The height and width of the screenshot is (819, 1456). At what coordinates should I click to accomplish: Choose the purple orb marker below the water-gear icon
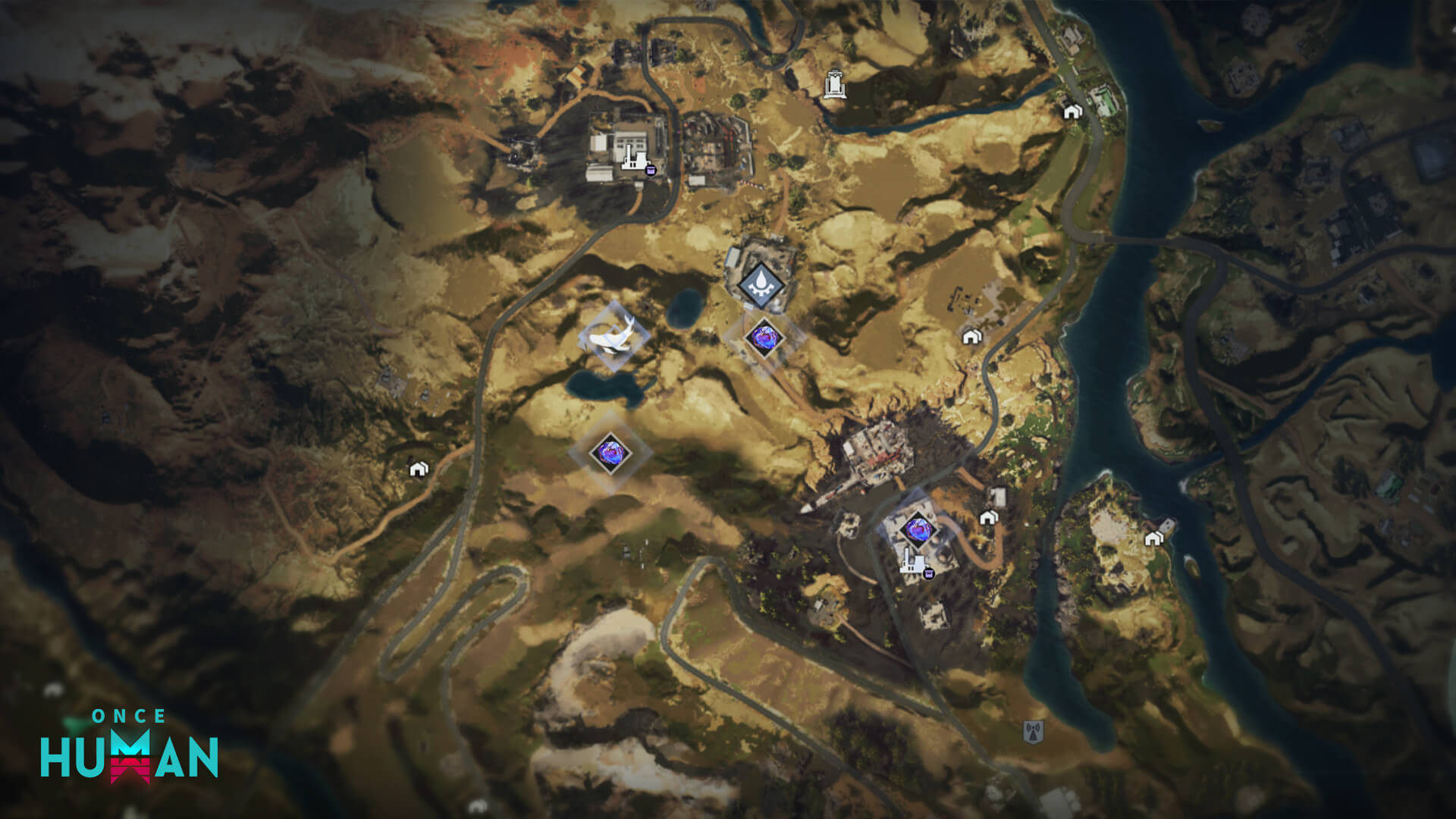click(x=763, y=336)
